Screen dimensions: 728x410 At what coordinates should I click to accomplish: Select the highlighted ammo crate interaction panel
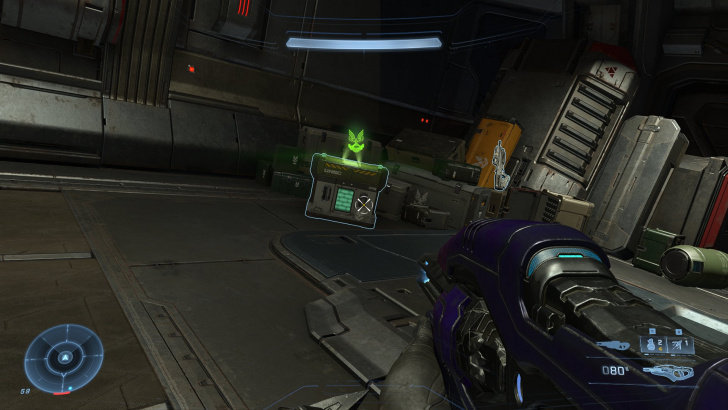pyautogui.click(x=345, y=190)
